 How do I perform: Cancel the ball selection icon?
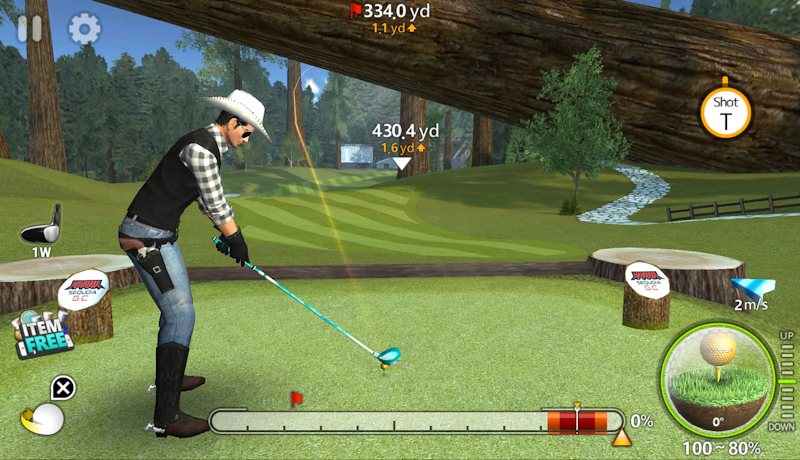click(63, 388)
